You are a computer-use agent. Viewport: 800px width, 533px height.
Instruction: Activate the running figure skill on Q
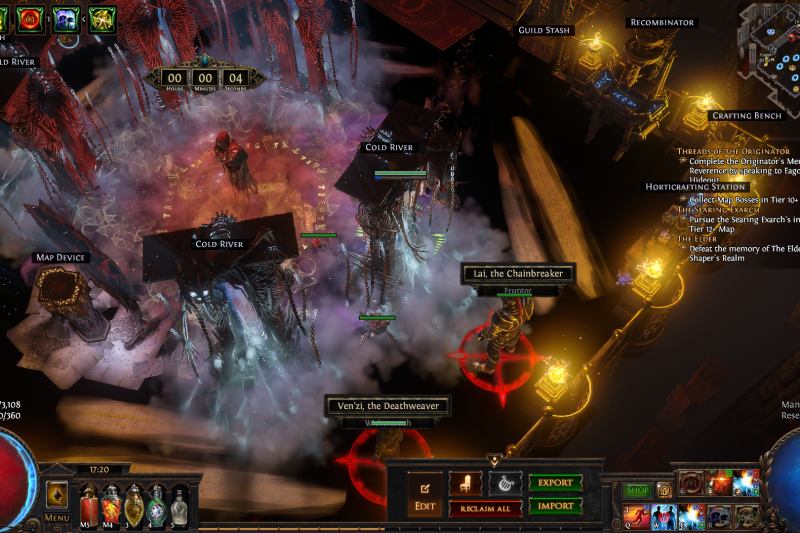coord(635,515)
